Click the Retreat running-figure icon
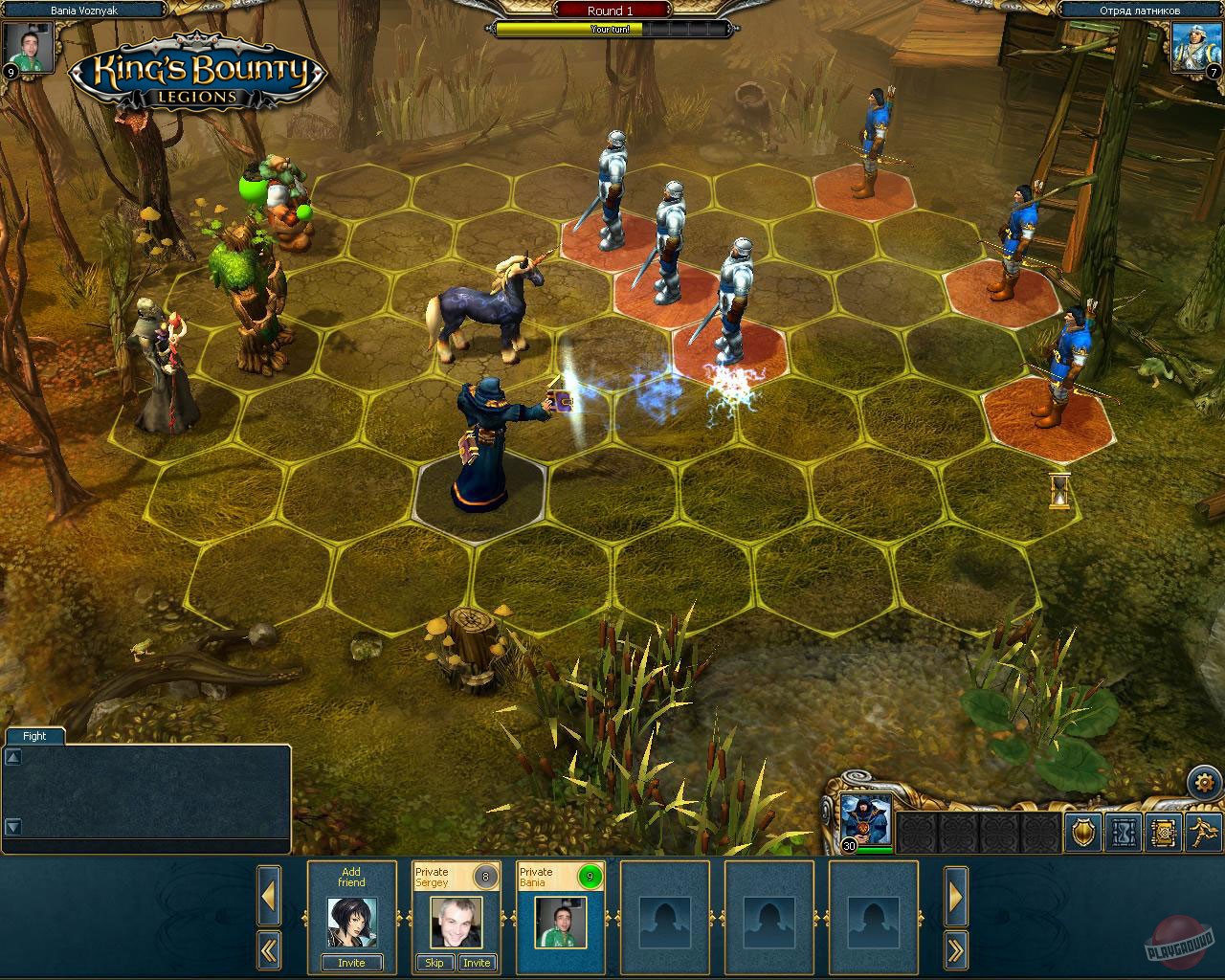The image size is (1225, 980). click(1201, 831)
